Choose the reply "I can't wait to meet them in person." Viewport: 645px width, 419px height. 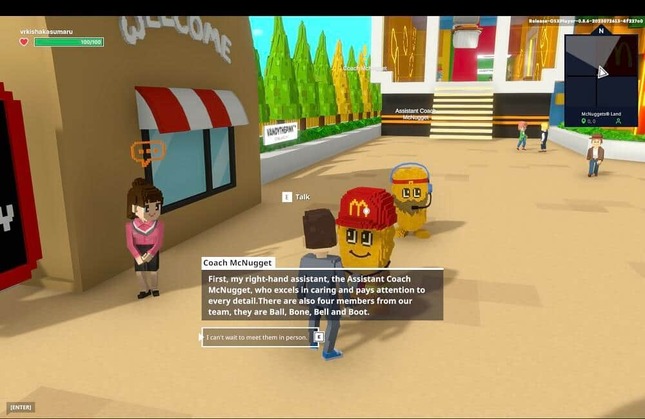point(258,337)
